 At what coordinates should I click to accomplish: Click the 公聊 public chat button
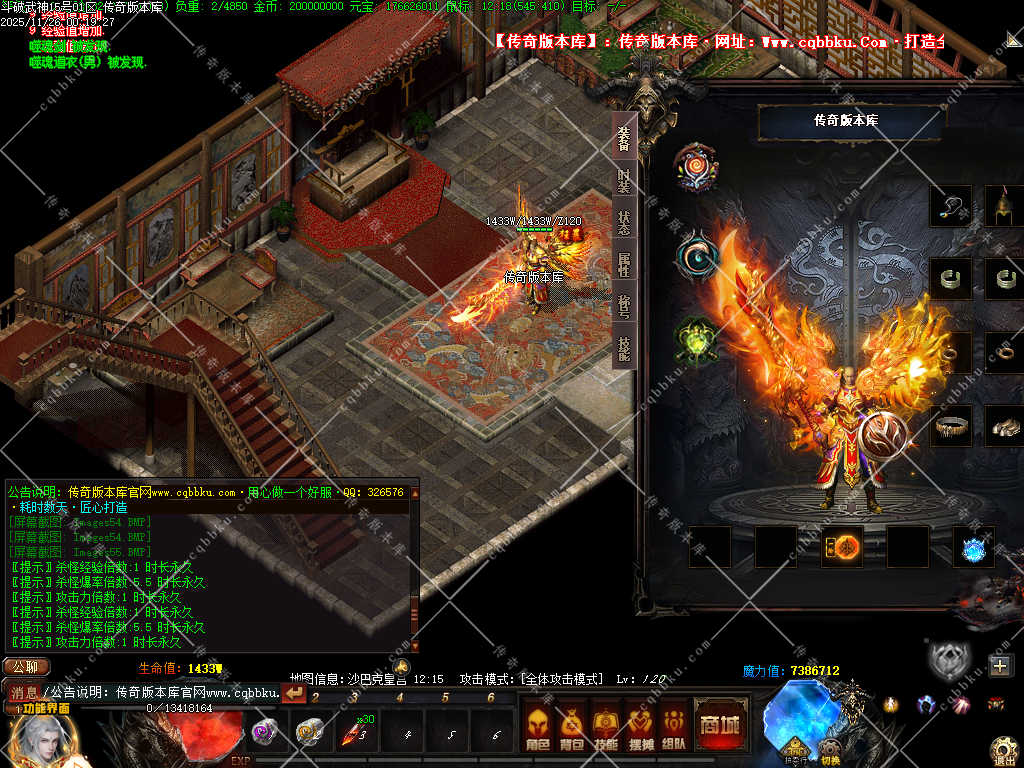coord(26,667)
